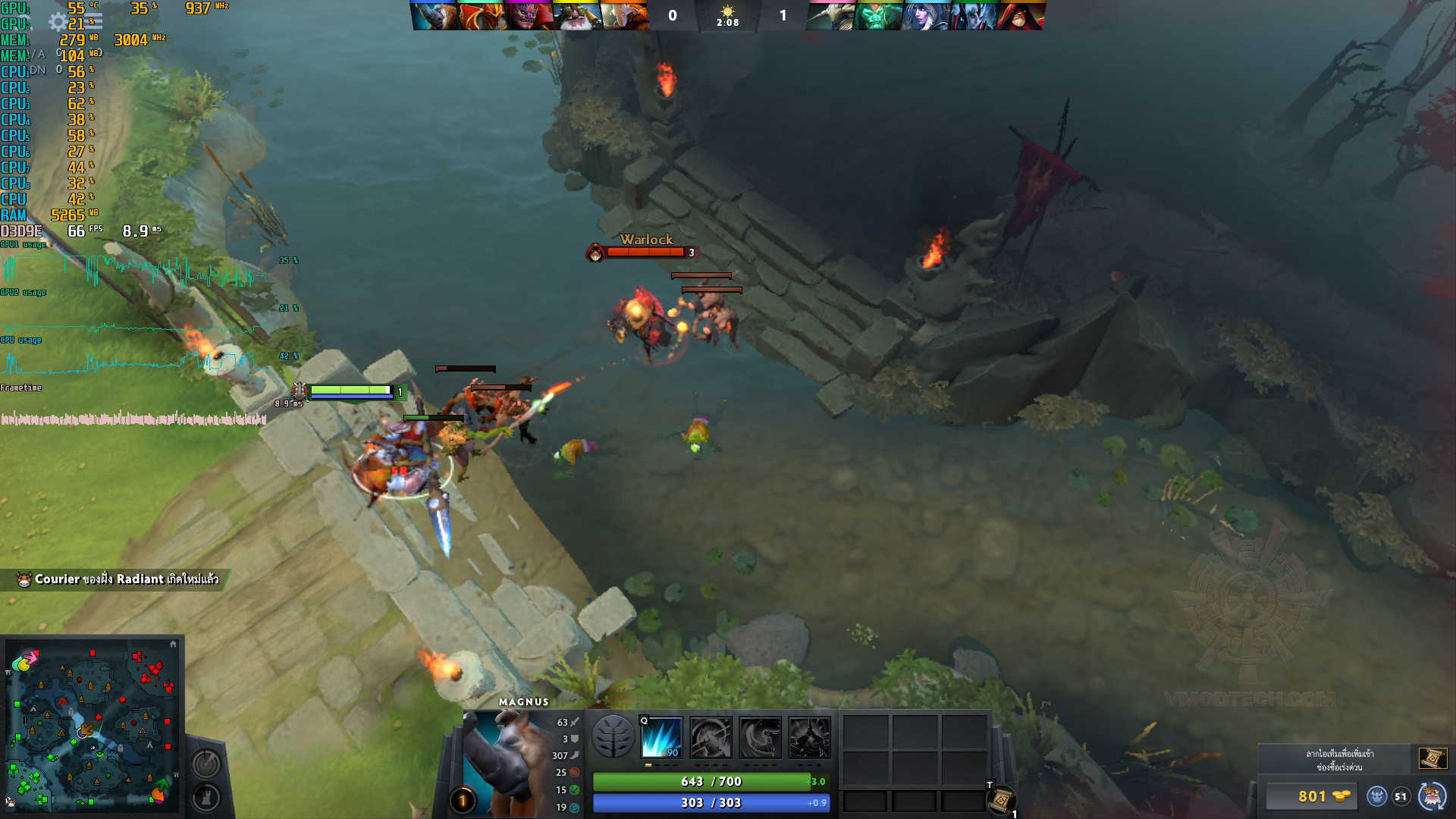Click the scan button beside the minimap
The width and height of the screenshot is (1456, 819).
pyautogui.click(x=206, y=763)
